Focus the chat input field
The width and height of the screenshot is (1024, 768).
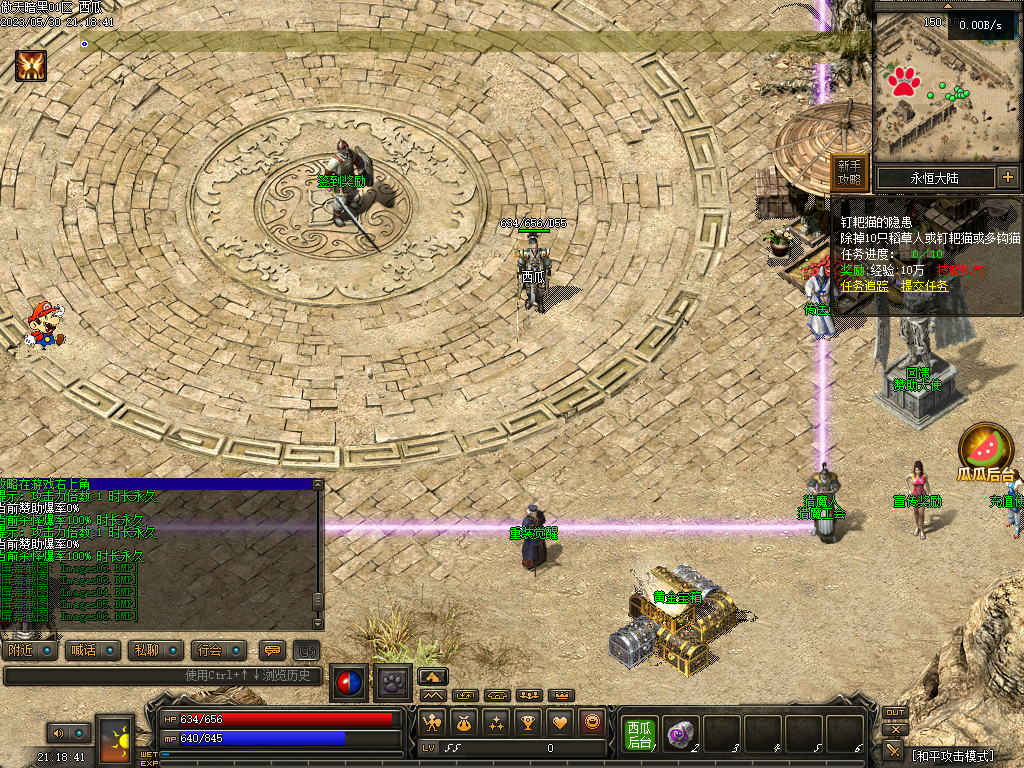click(160, 676)
